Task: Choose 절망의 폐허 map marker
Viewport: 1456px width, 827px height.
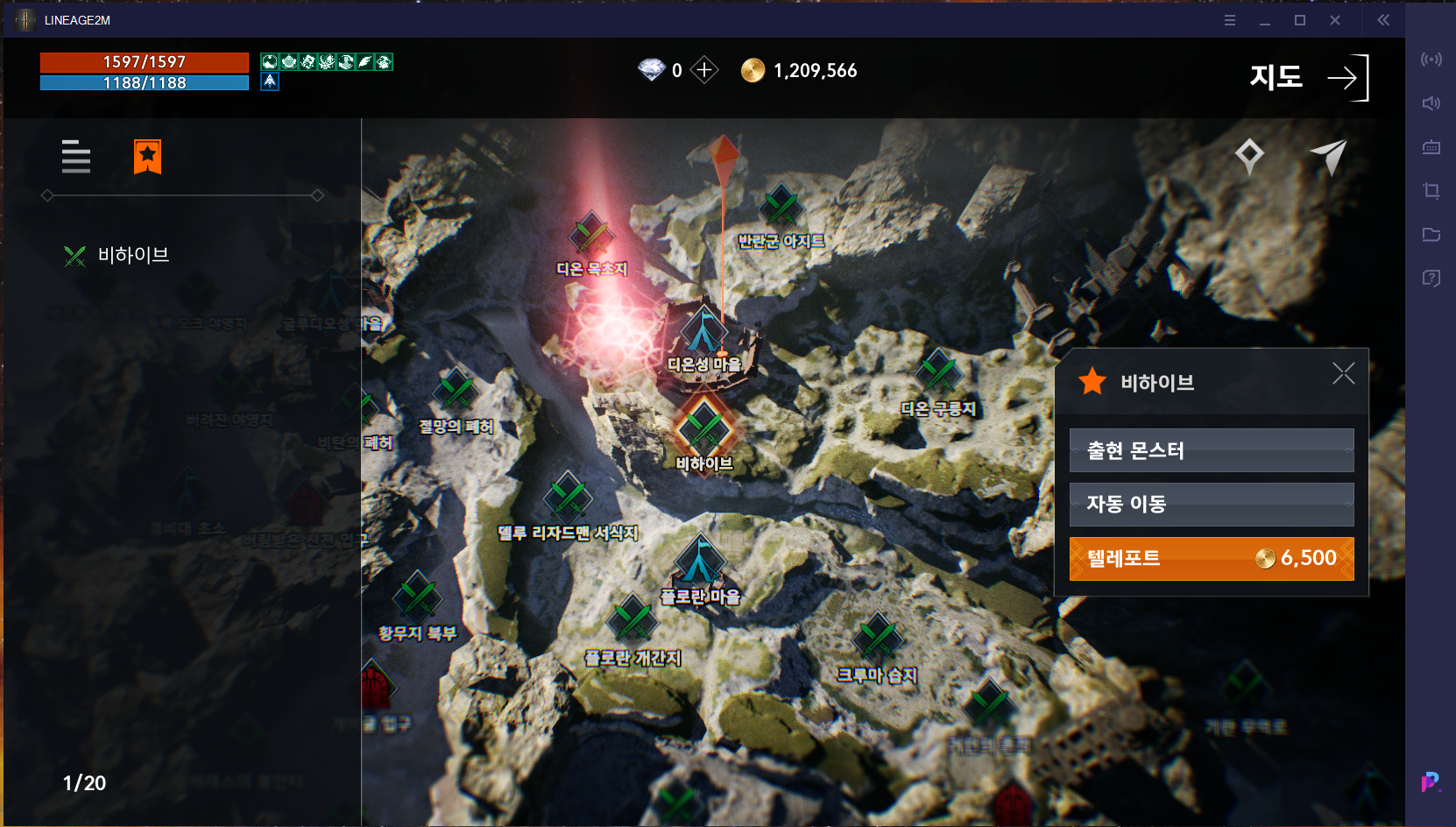Action: coord(456,392)
